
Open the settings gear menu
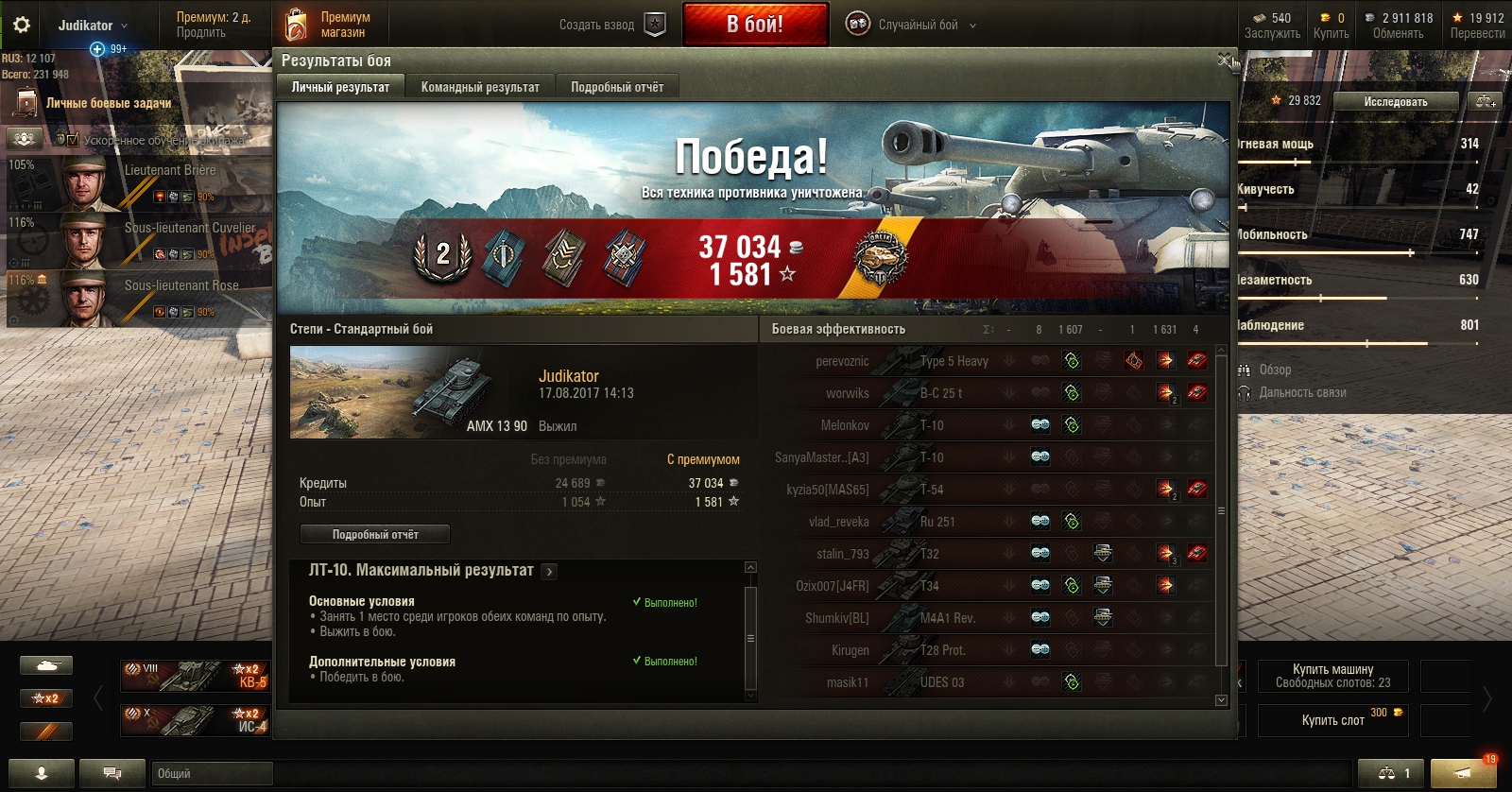(x=21, y=26)
